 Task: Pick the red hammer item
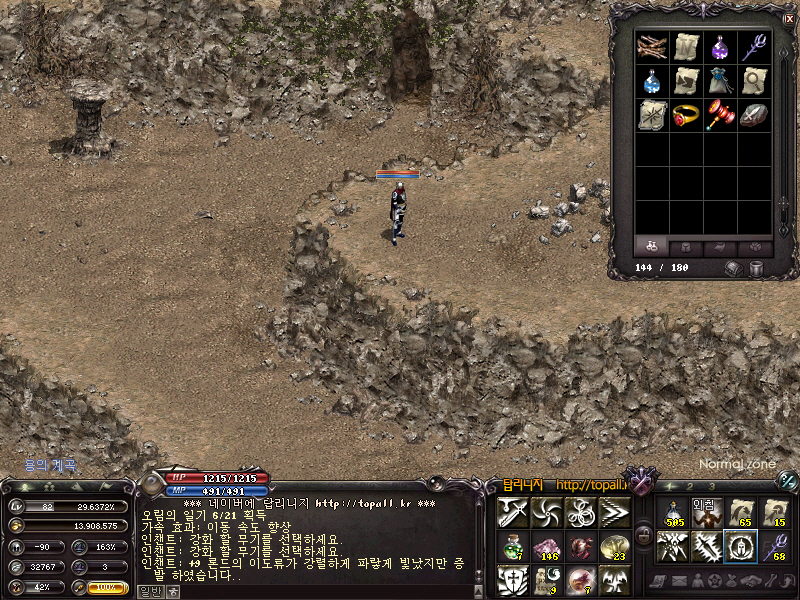(720, 114)
